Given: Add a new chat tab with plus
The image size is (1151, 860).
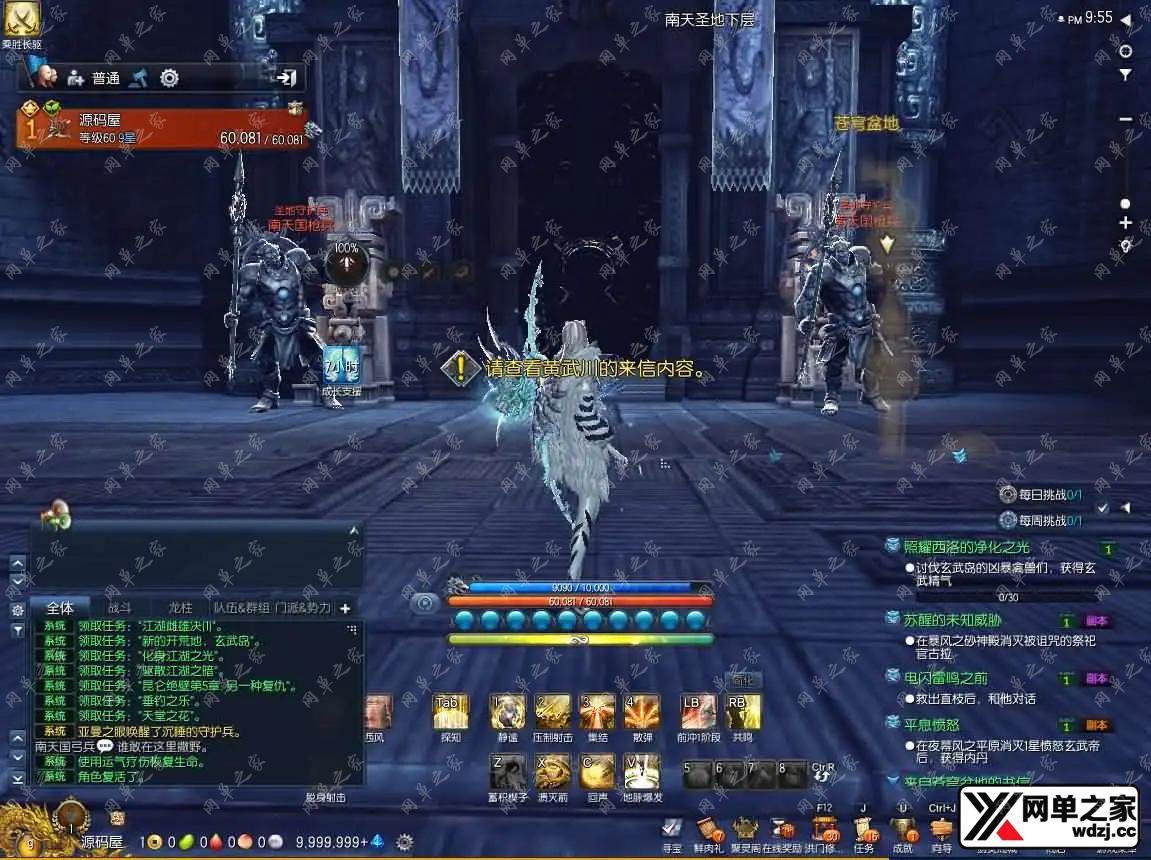Looking at the screenshot, I should click(x=345, y=607).
